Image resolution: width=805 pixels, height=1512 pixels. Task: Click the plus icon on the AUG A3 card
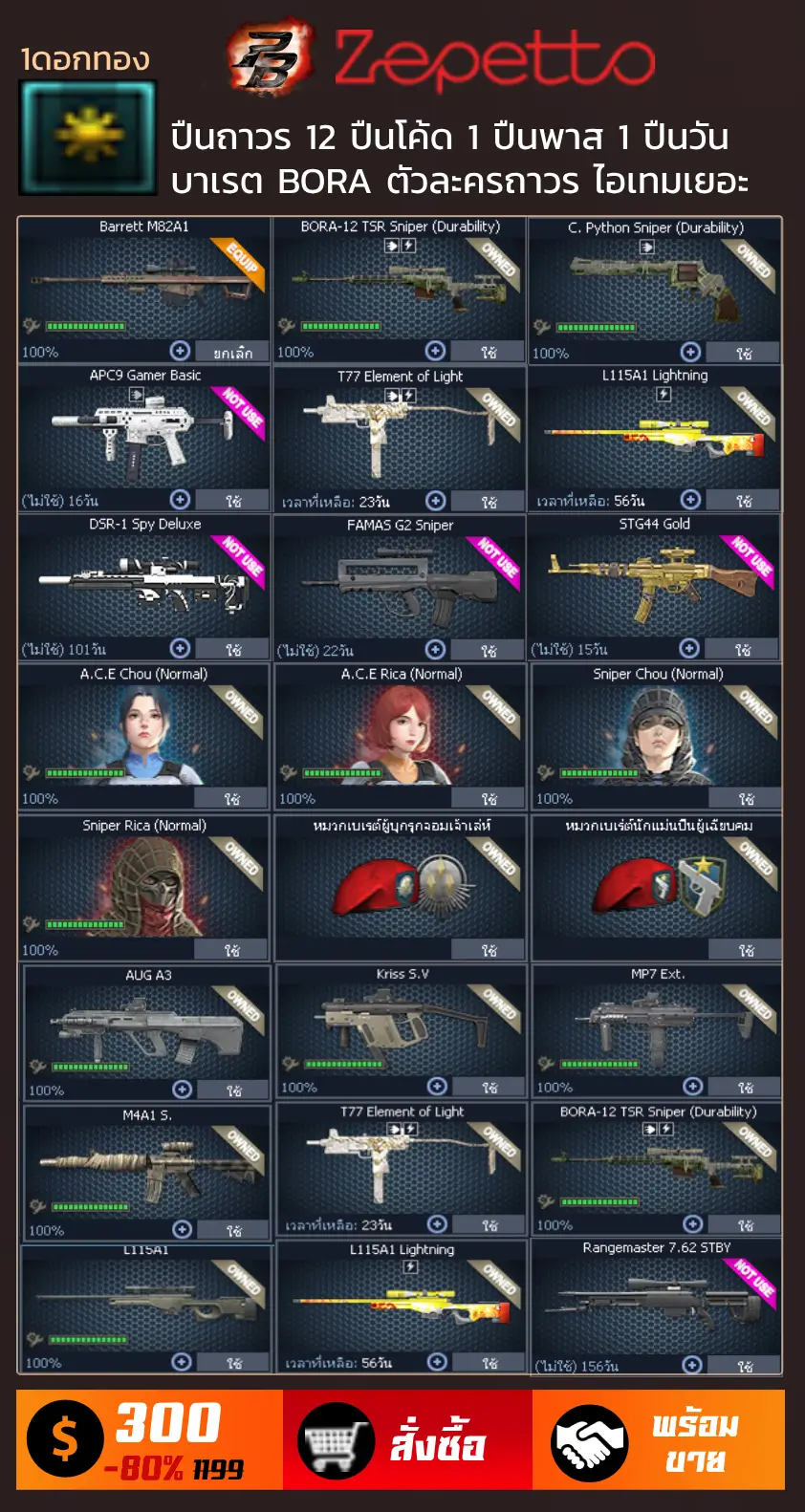183,1090
